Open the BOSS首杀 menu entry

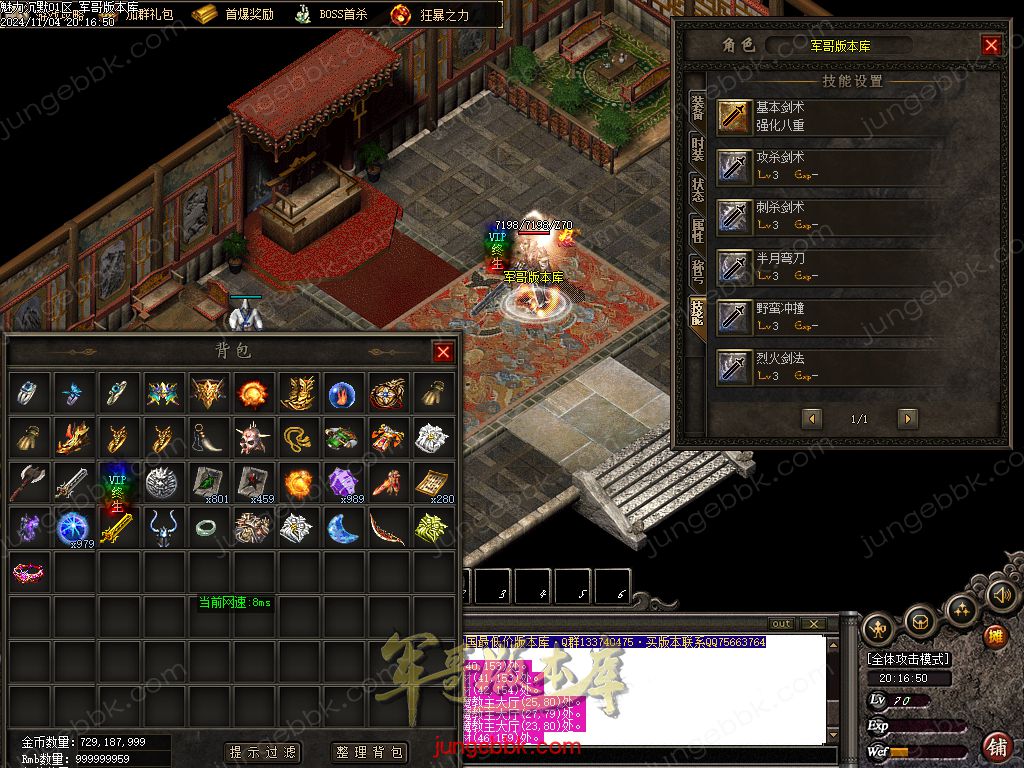(x=331, y=15)
